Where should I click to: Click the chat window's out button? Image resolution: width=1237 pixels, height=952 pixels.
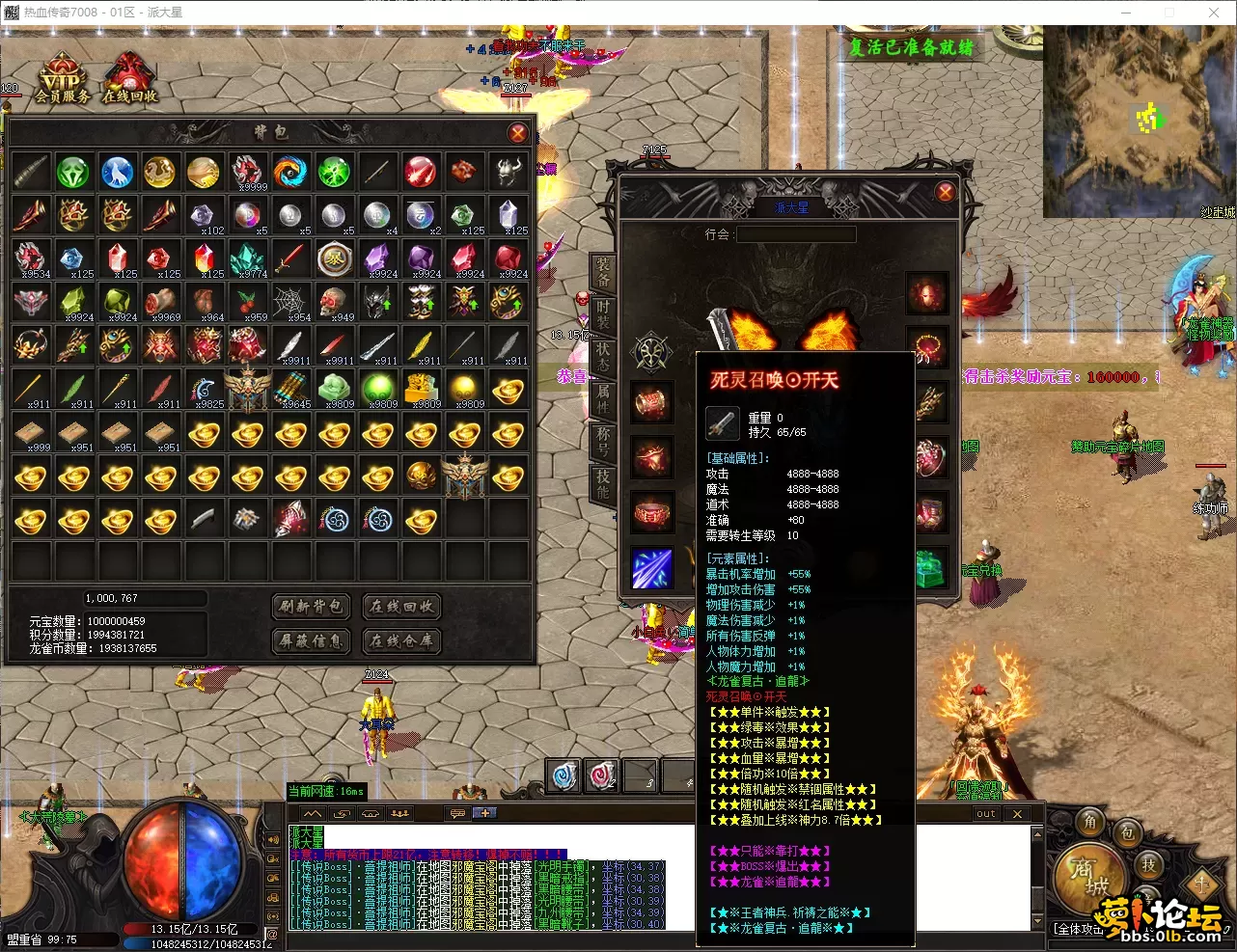pyautogui.click(x=985, y=814)
